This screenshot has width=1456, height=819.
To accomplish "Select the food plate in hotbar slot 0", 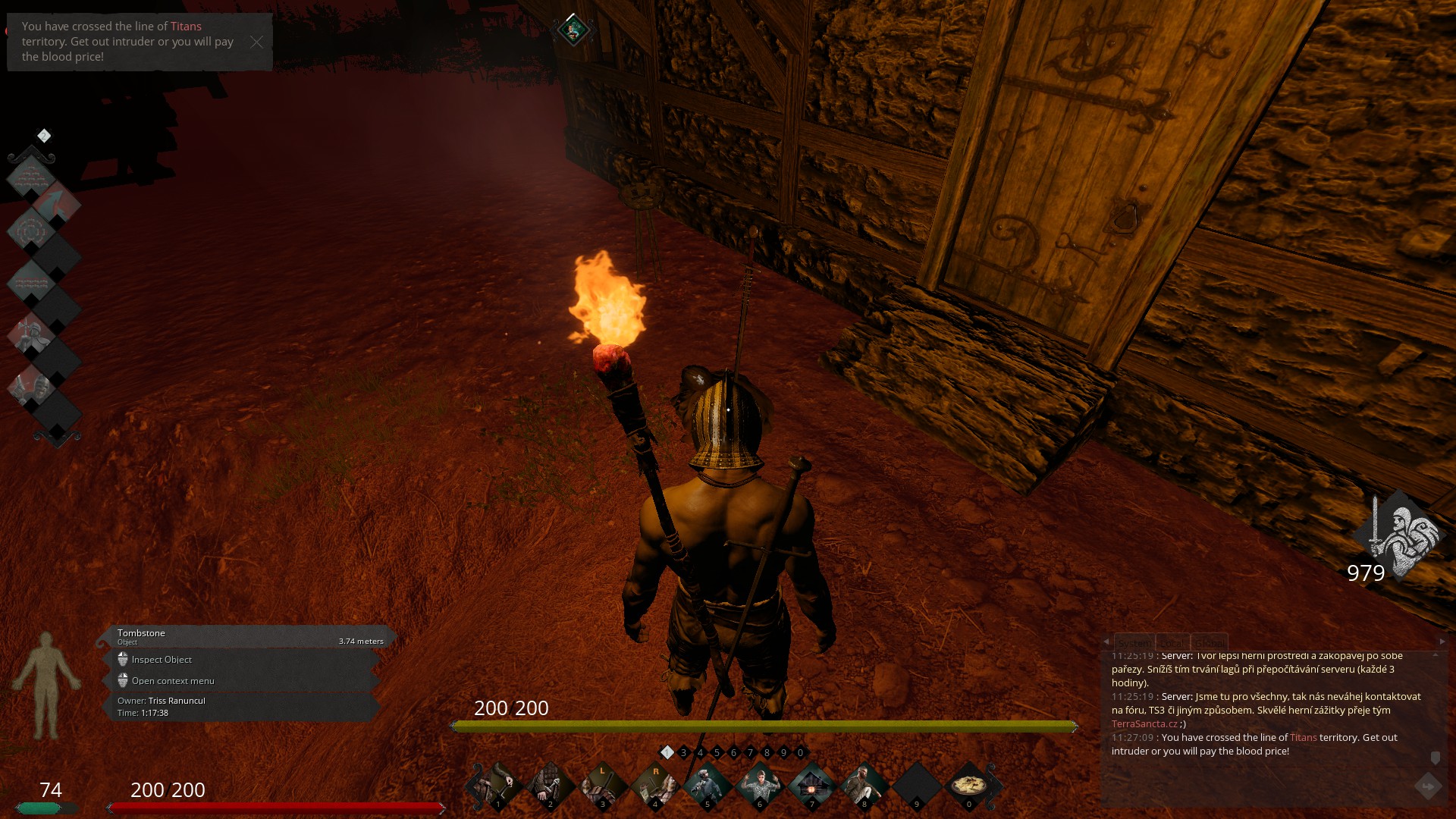I will coord(968,785).
